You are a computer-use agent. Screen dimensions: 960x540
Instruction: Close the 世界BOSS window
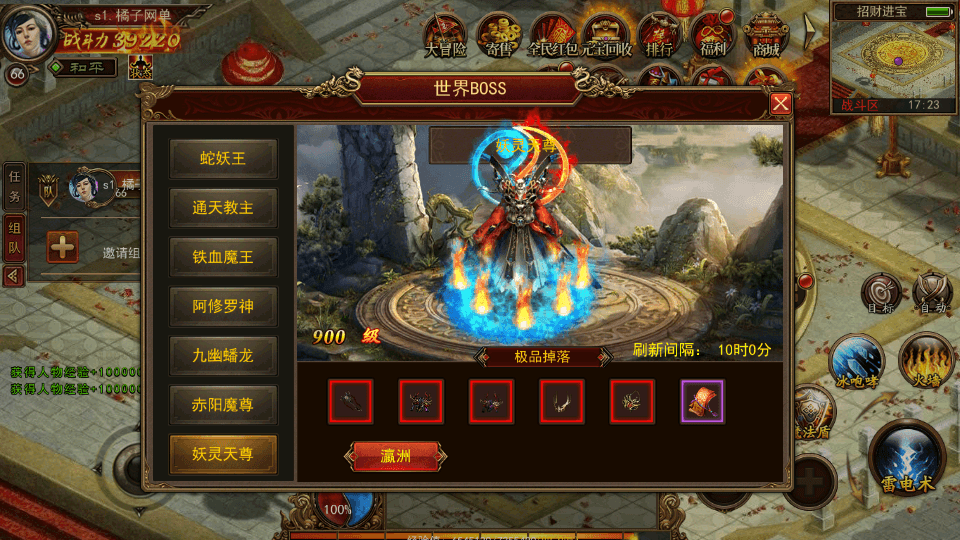pyautogui.click(x=781, y=103)
